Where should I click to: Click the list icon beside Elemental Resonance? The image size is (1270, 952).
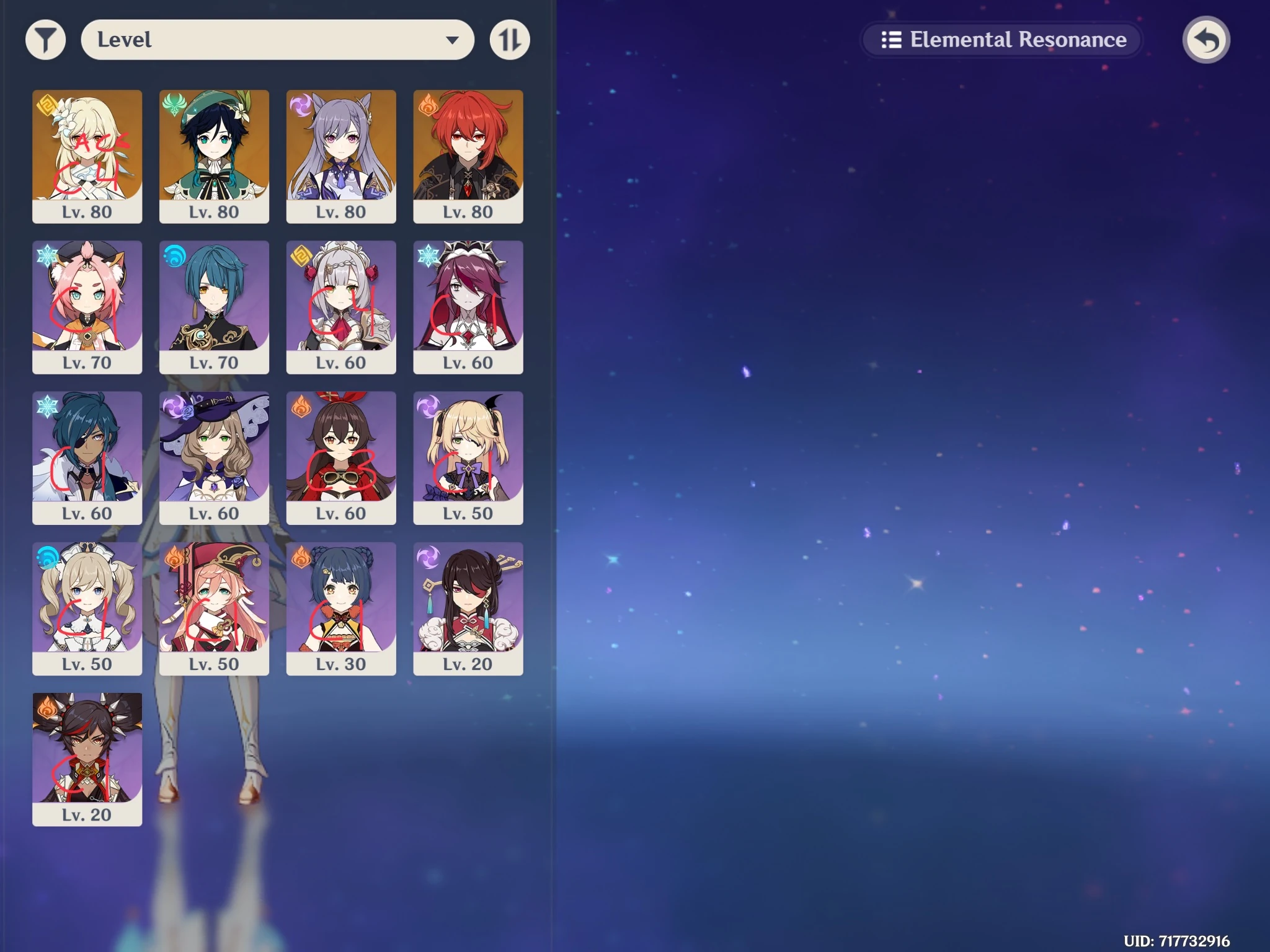(890, 40)
